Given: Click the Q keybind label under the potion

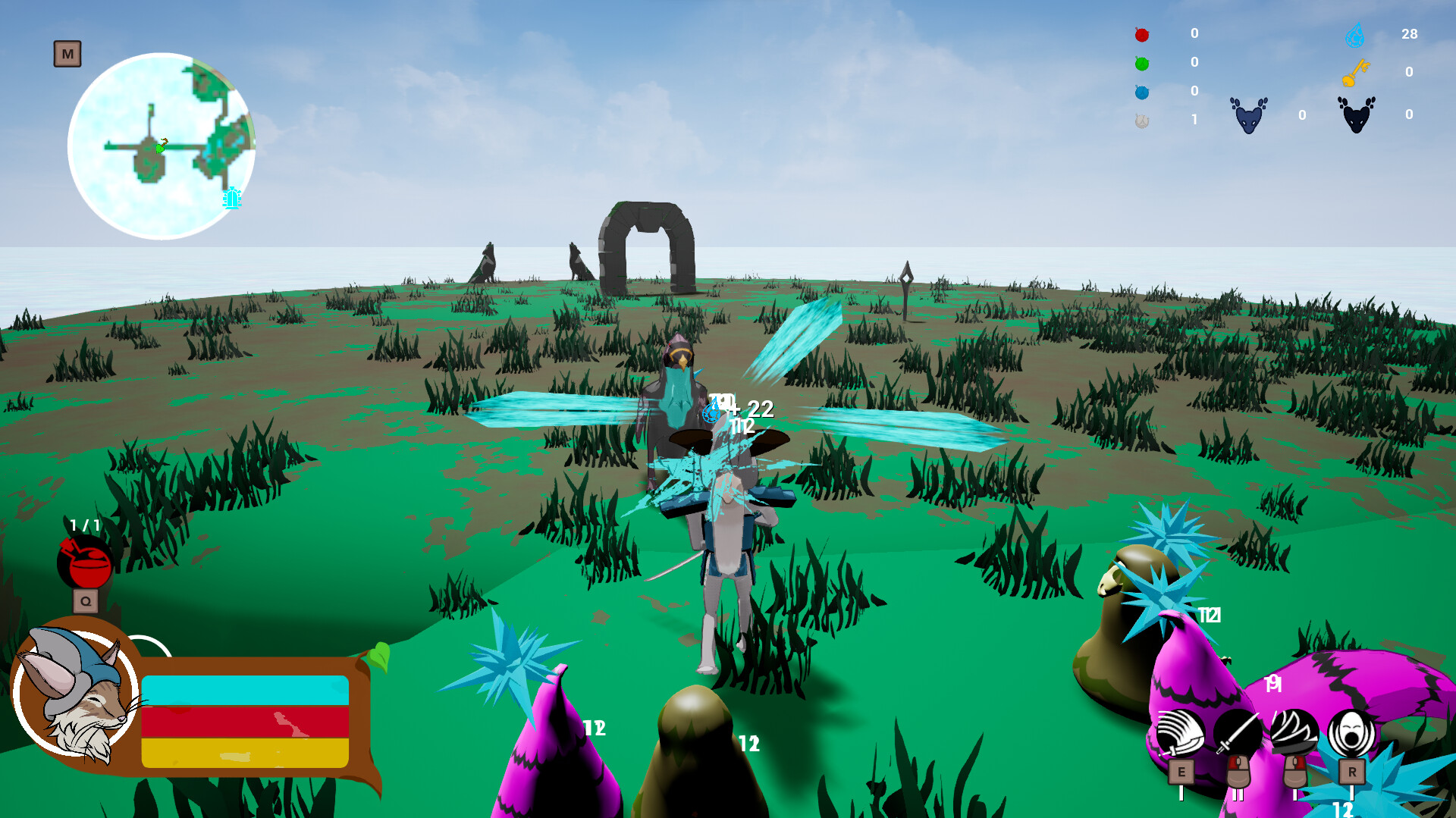Looking at the screenshot, I should click(86, 600).
